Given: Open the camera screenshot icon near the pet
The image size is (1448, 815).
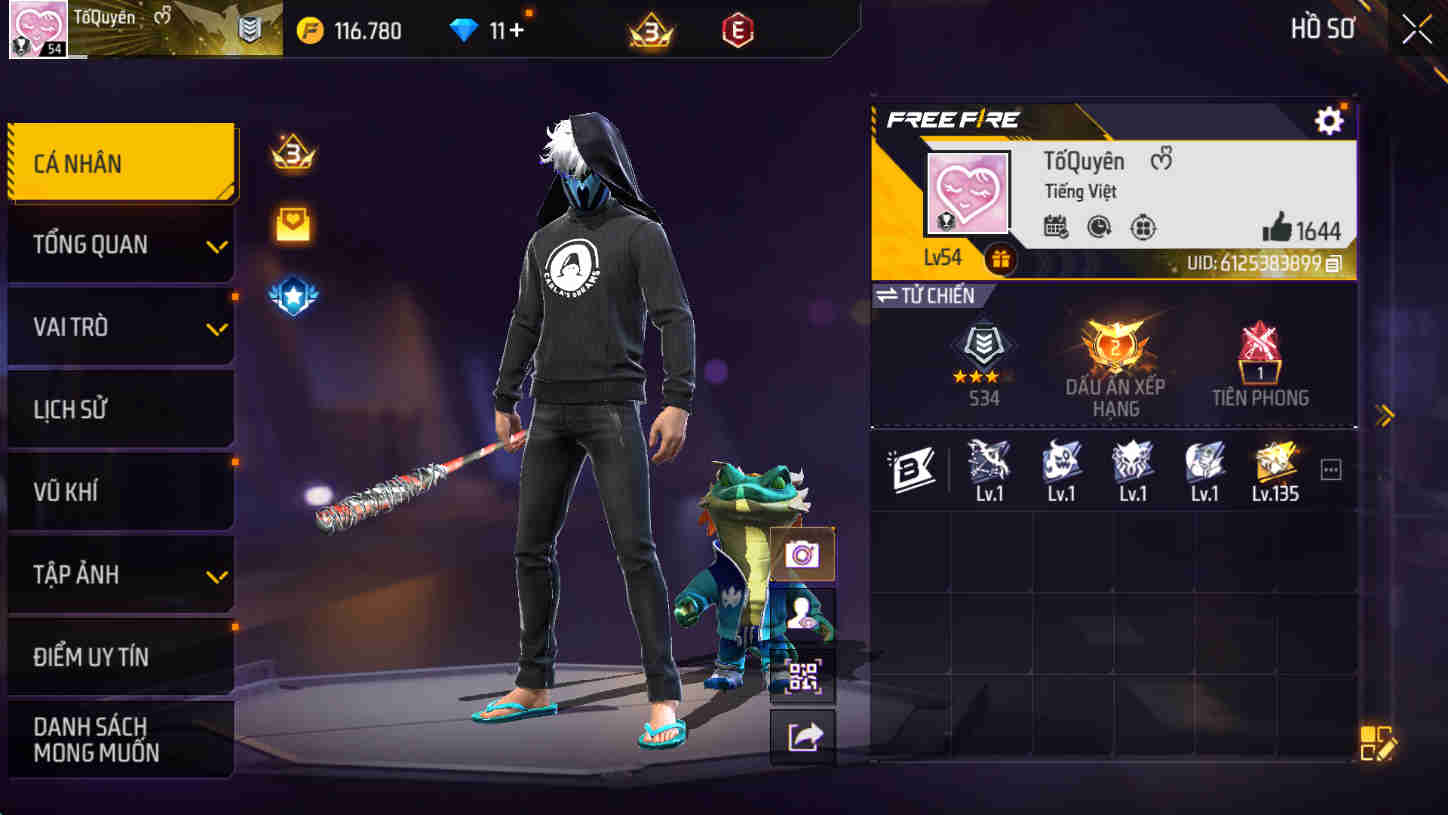Looking at the screenshot, I should (803, 552).
